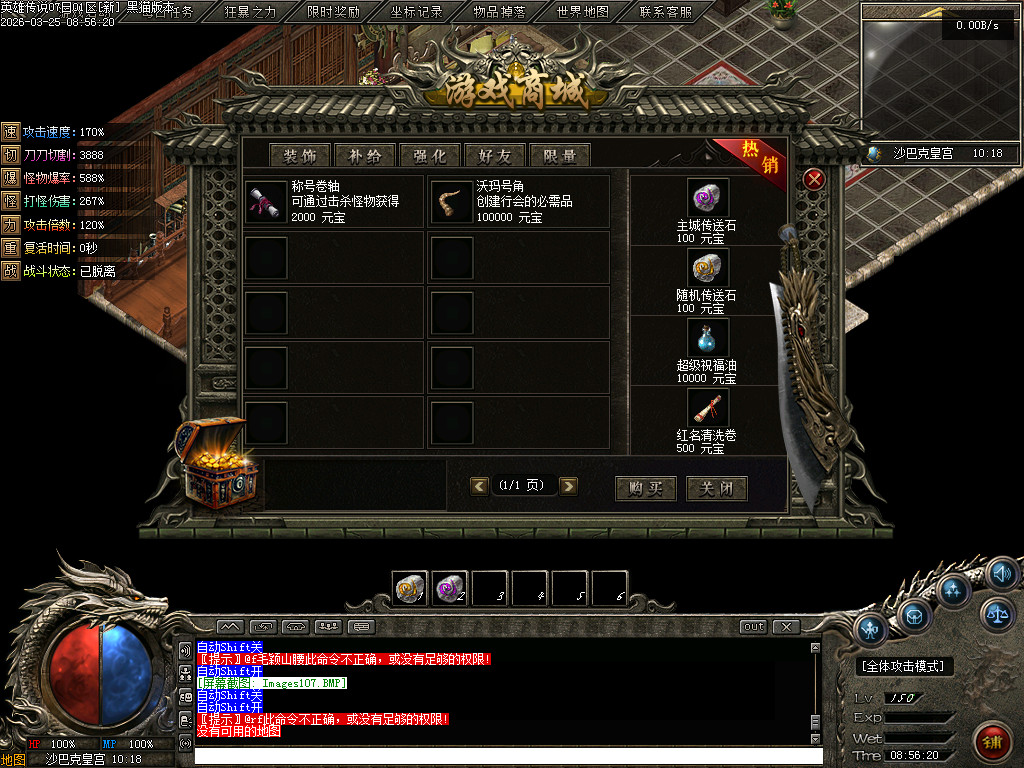The image size is (1024, 768).
Task: Select the 称号卷轴 title scroll item
Action: click(x=266, y=201)
